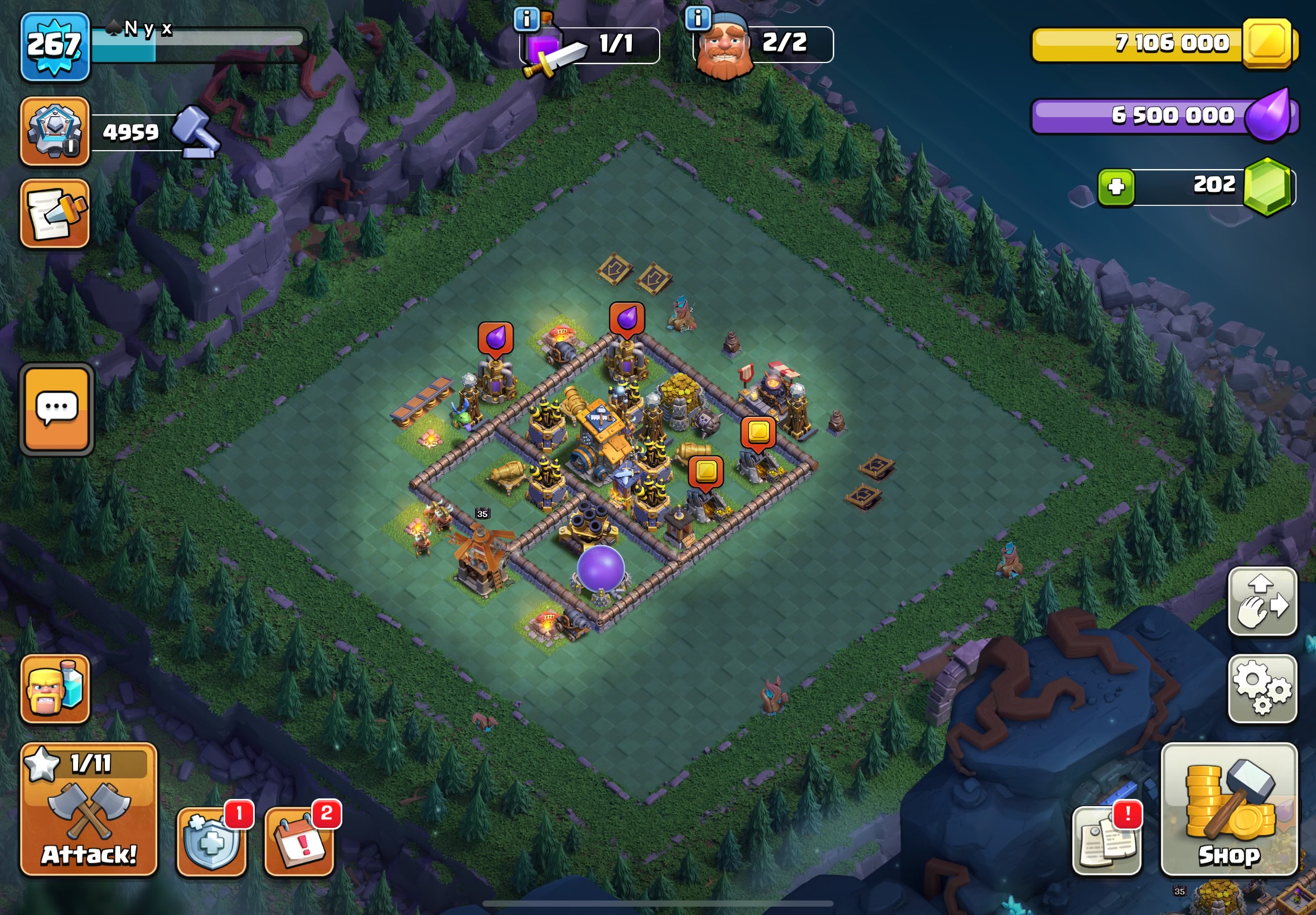The height and width of the screenshot is (915, 1316).
Task: Open the barbarian and potion army button
Action: tap(55, 688)
